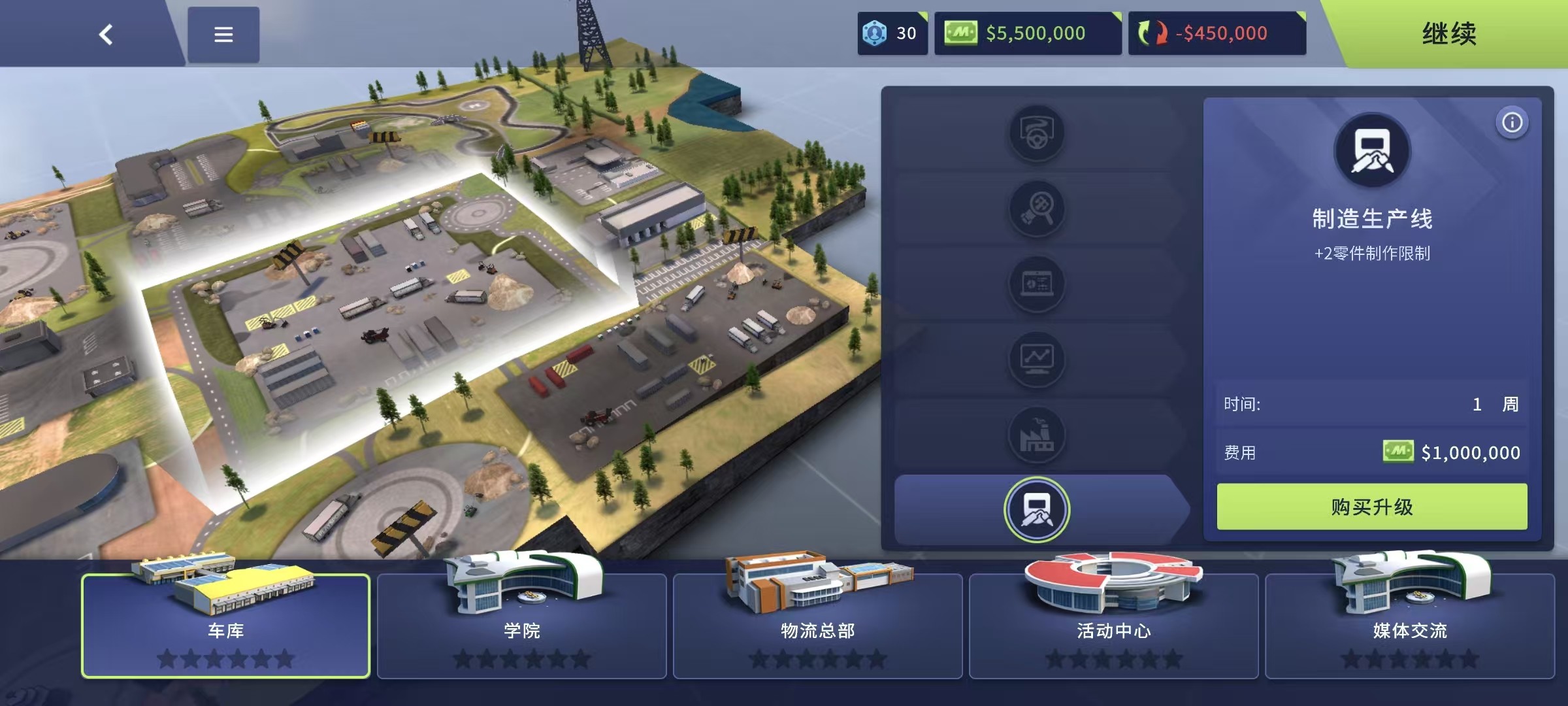This screenshot has height=706, width=1568.
Task: View the -$450,000 weekly balance indicator
Action: 1217,33
